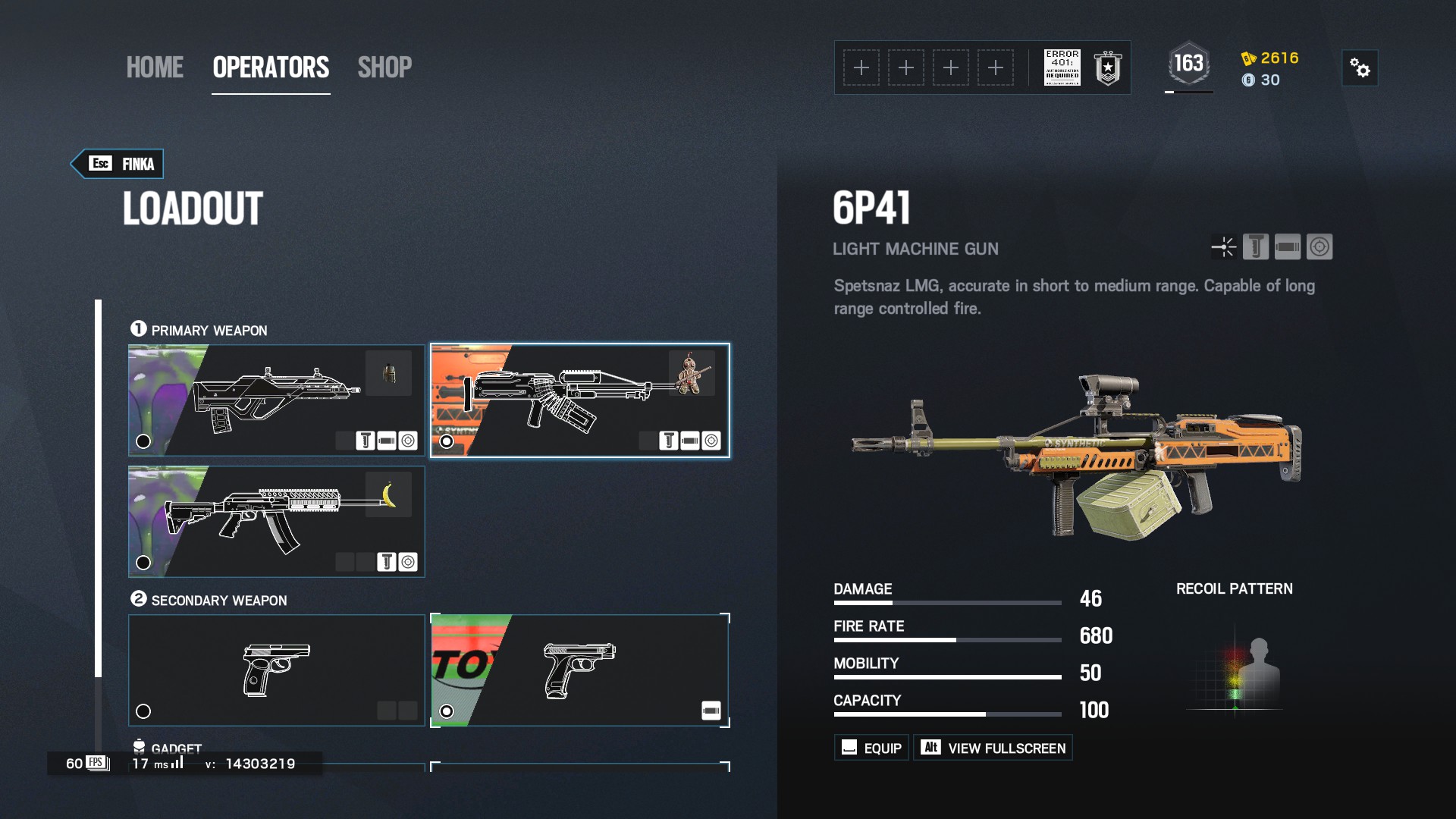
Task: Choose the skinned pistol secondary weapon card
Action: pos(579,670)
